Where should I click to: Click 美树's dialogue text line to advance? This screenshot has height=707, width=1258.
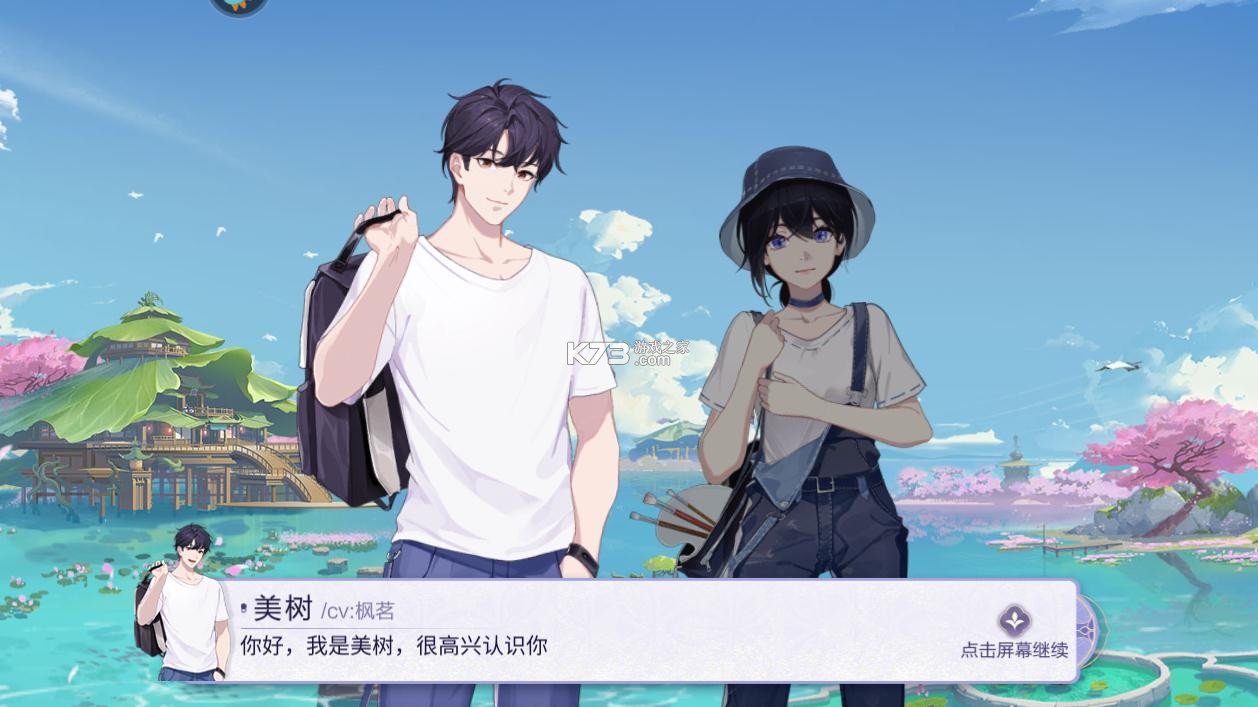click(x=394, y=646)
